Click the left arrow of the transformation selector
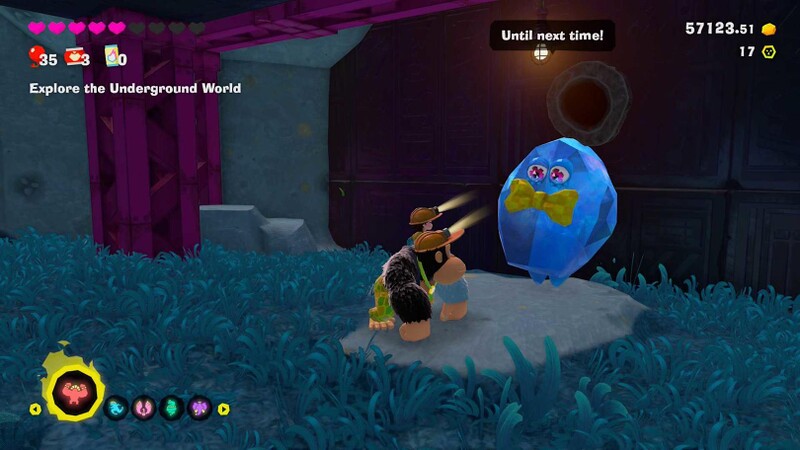This screenshot has height=450, width=800. (x=35, y=408)
